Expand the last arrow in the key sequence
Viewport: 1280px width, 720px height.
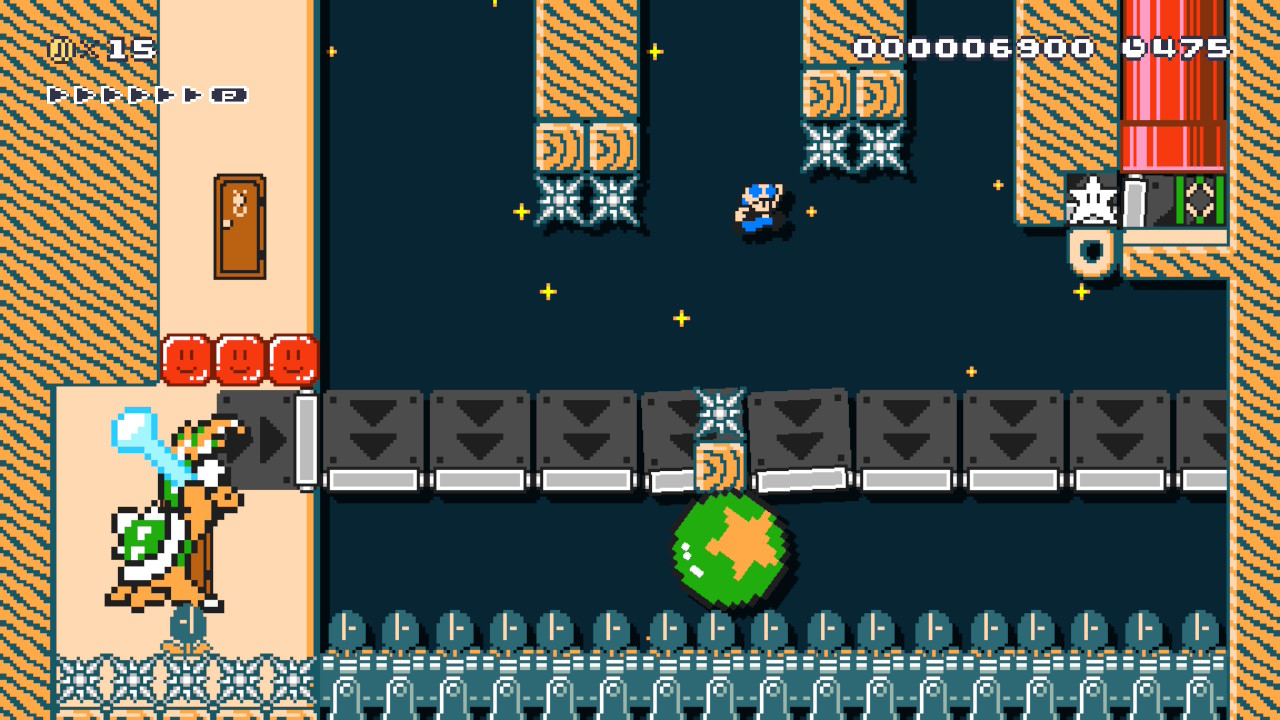[191, 95]
